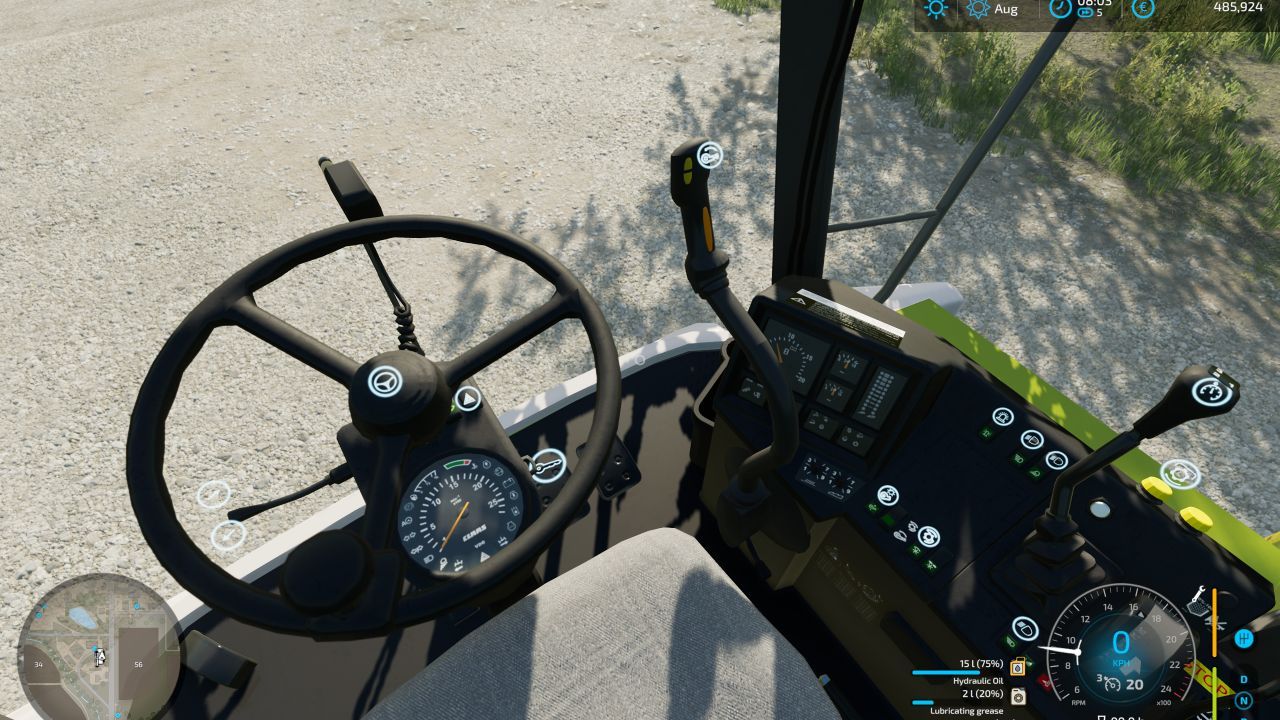Click the blue H-pattern gearbox icon on the right
The image size is (1280, 720).
pyautogui.click(x=1243, y=638)
